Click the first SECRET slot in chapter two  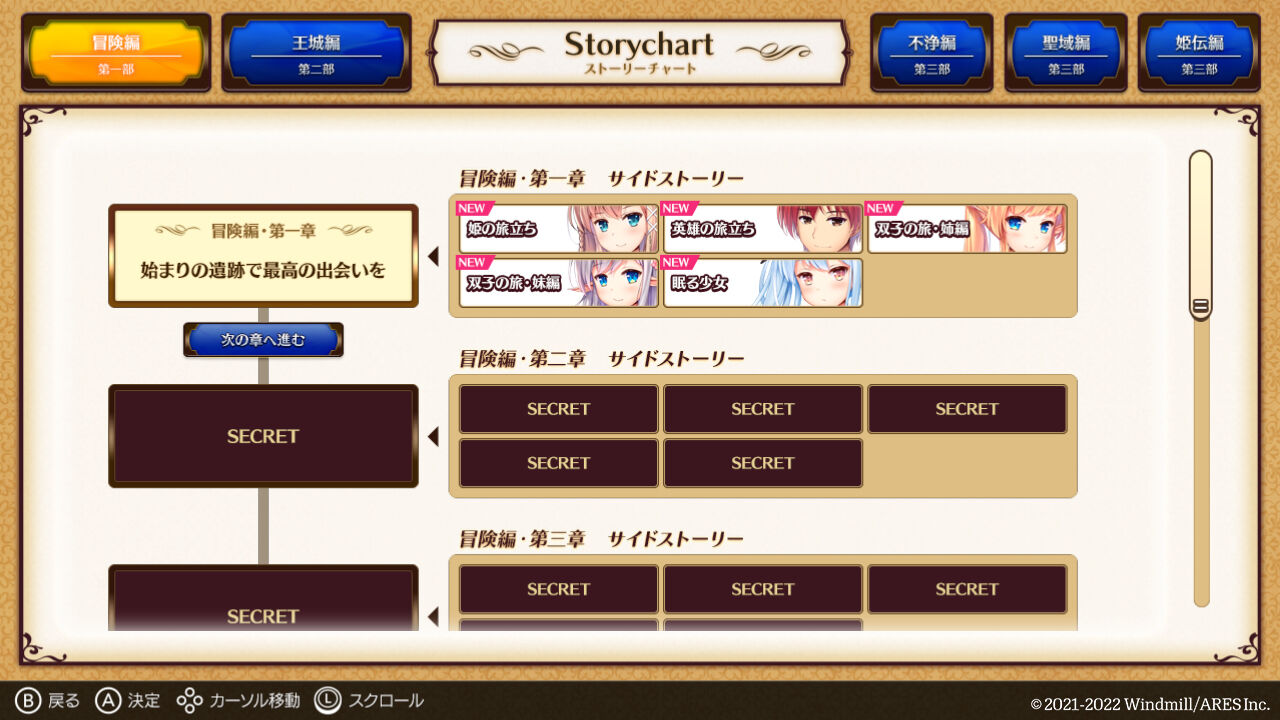(558, 408)
